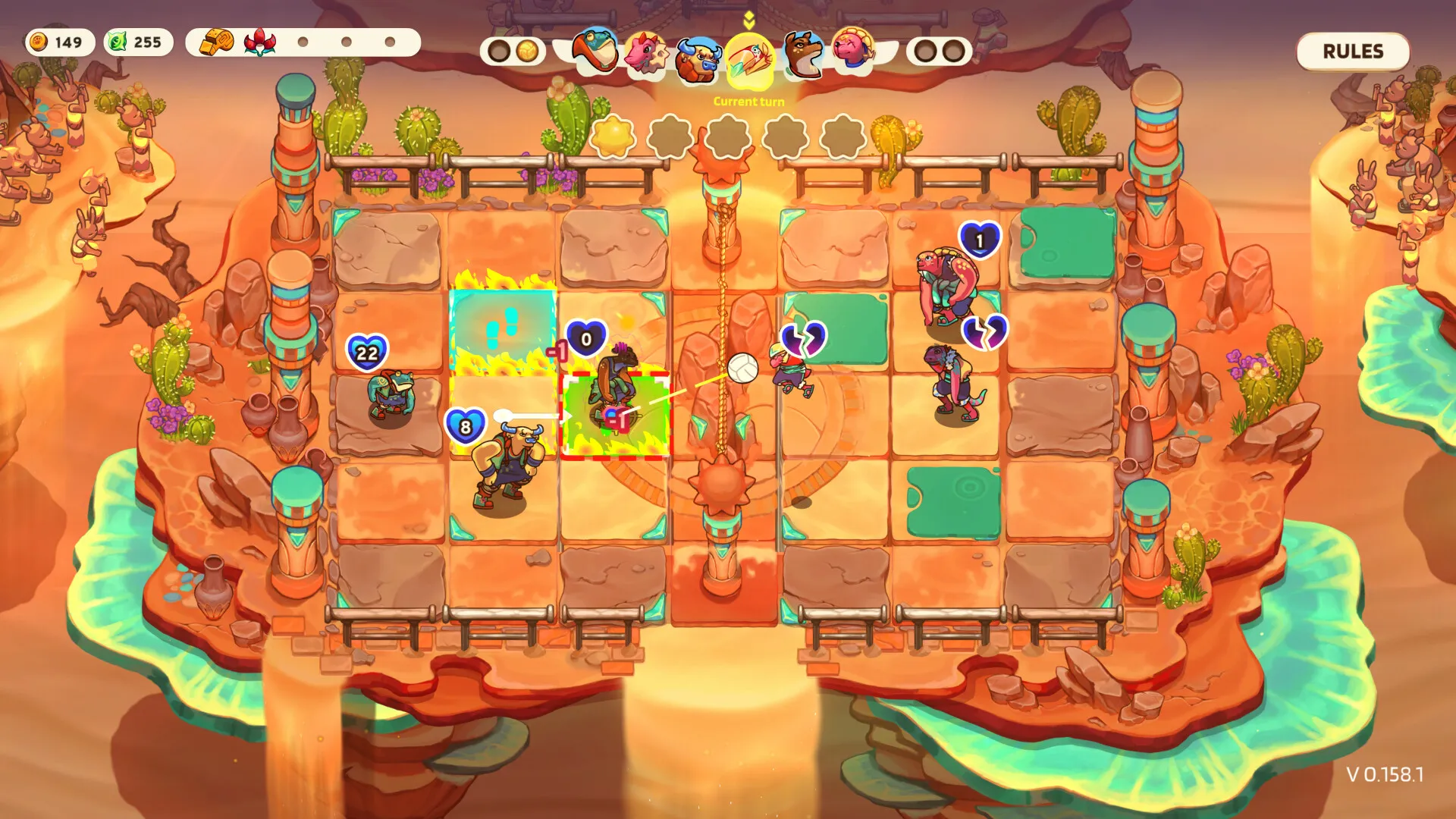Open the RULES panel
Screen dimensions: 1456x819
click(1353, 52)
